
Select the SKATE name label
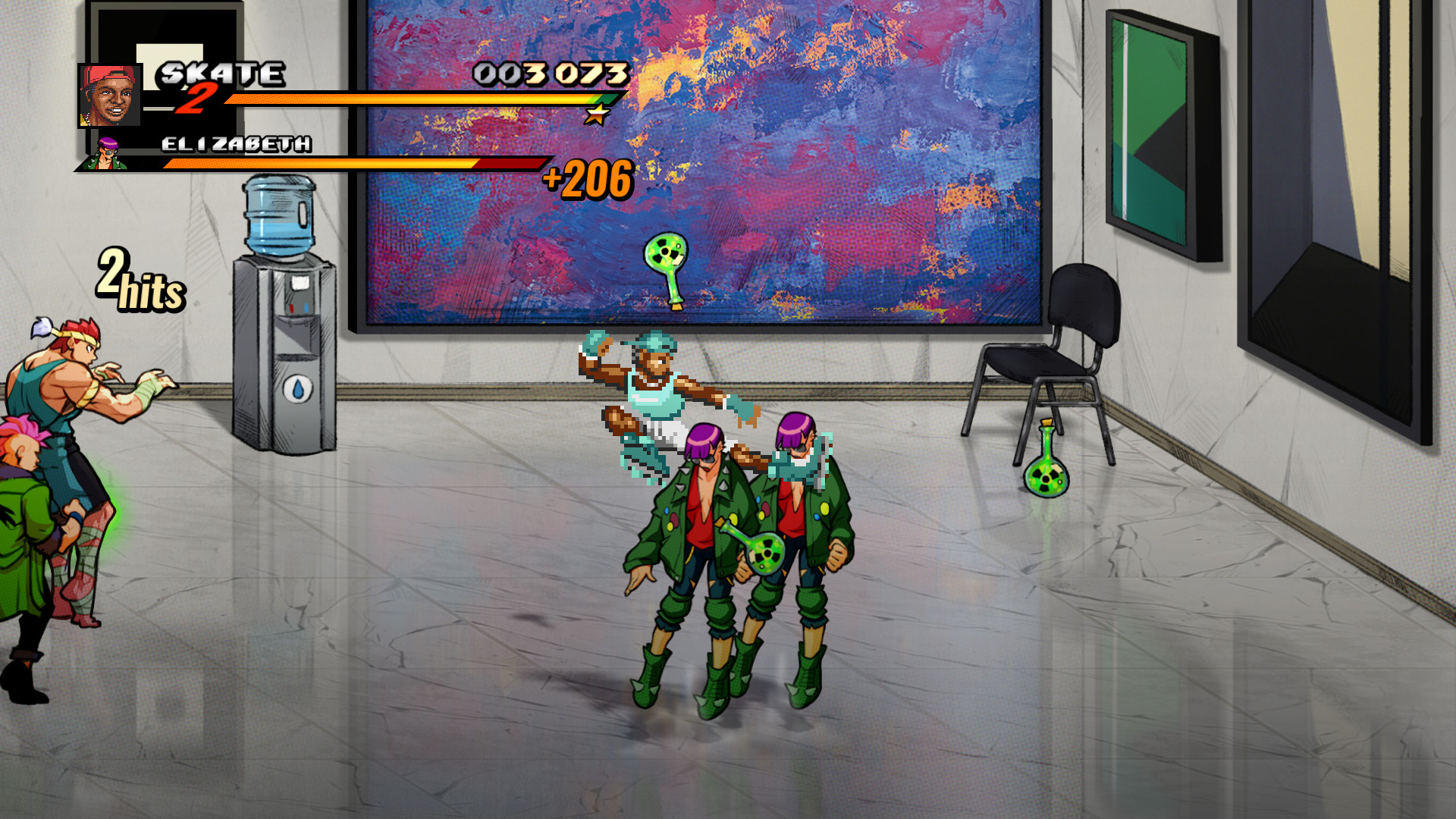(220, 74)
